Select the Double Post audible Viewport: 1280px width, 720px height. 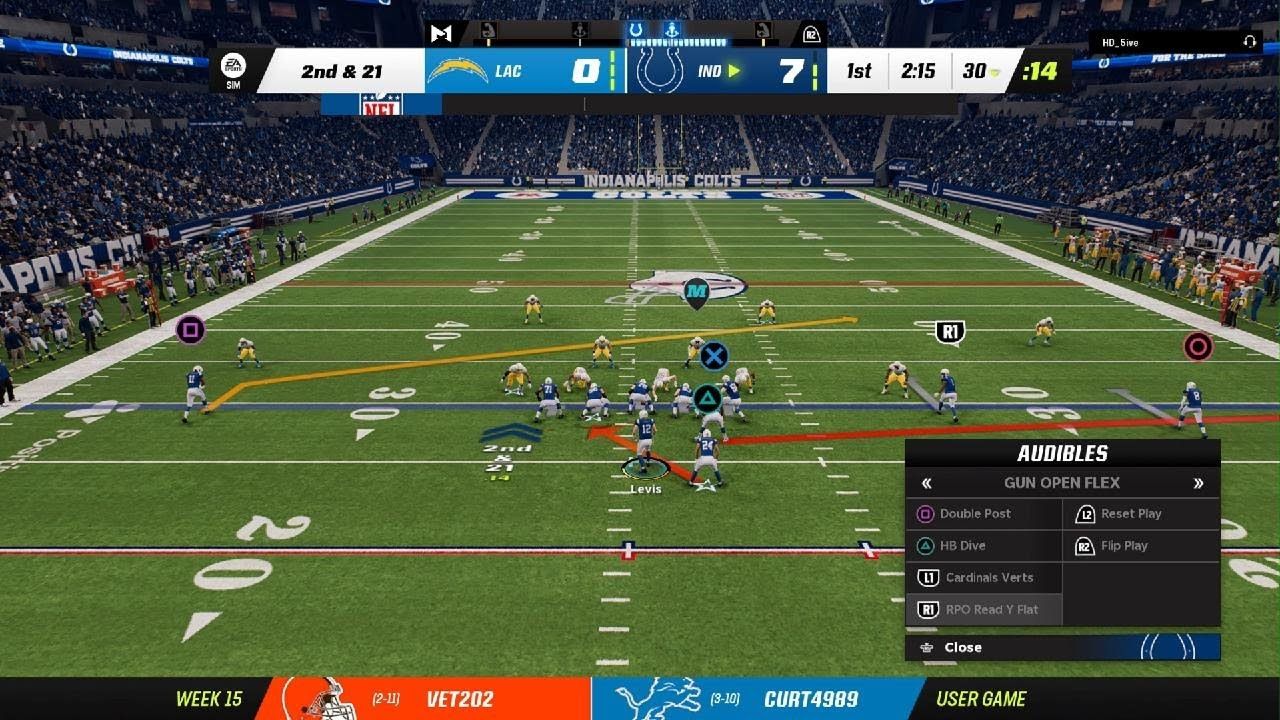(975, 514)
